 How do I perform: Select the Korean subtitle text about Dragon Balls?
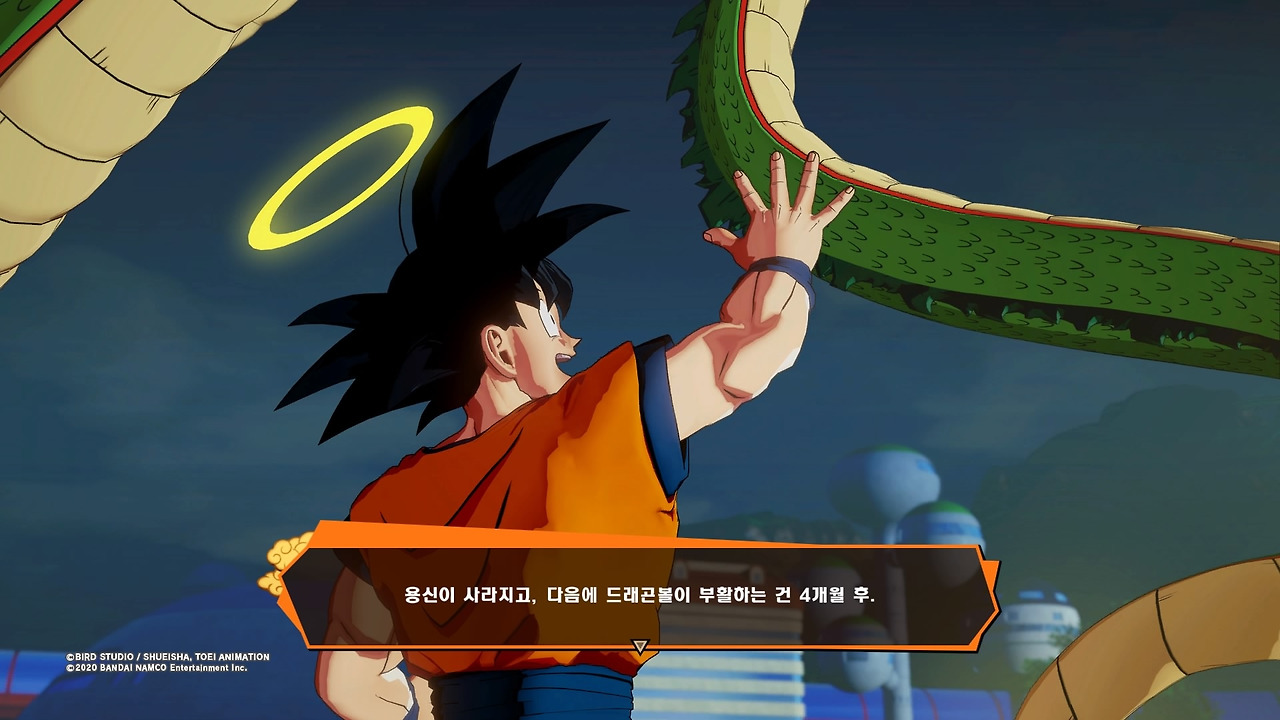click(x=637, y=590)
